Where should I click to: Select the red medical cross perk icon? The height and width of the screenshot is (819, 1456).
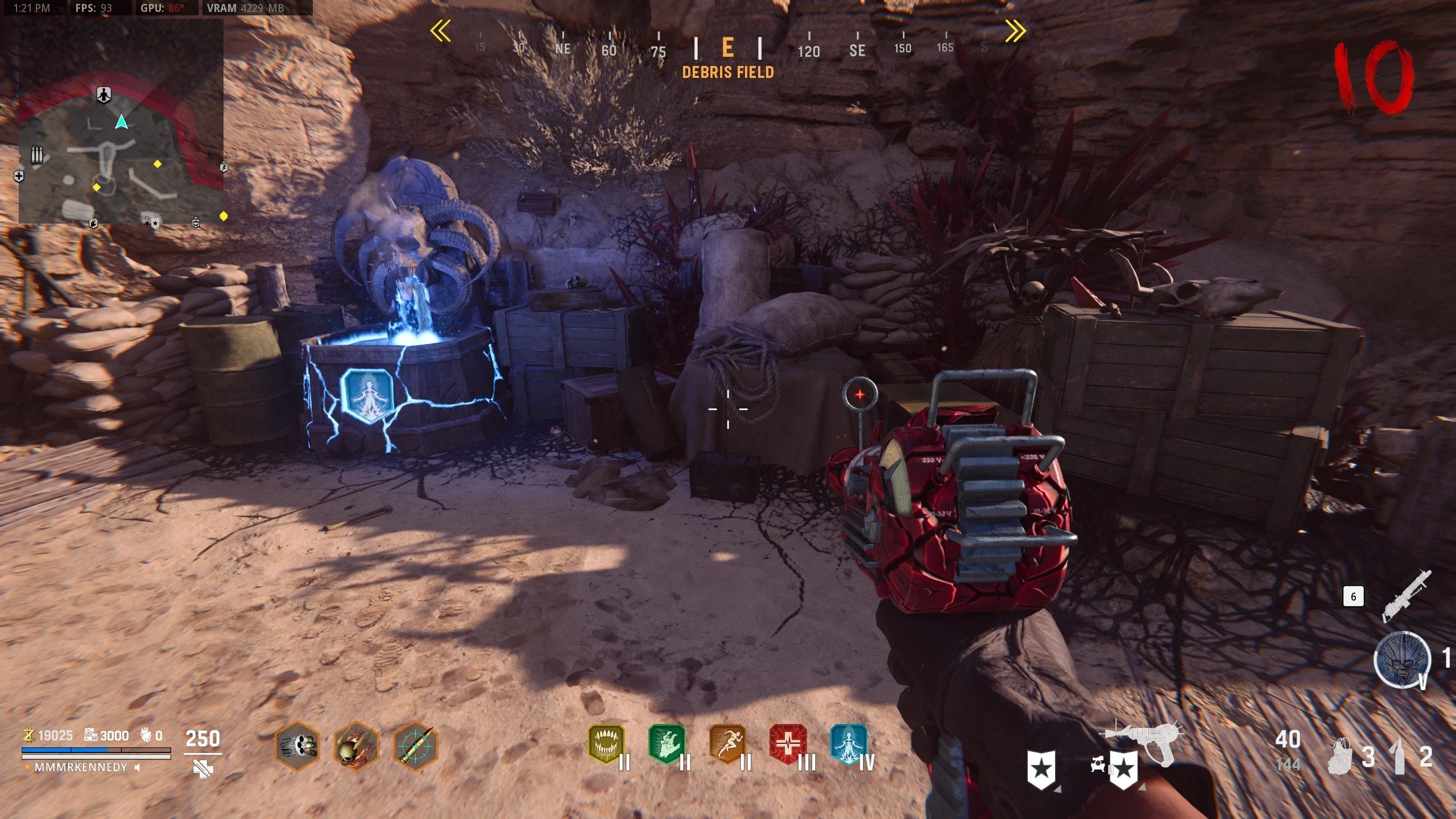click(x=788, y=744)
